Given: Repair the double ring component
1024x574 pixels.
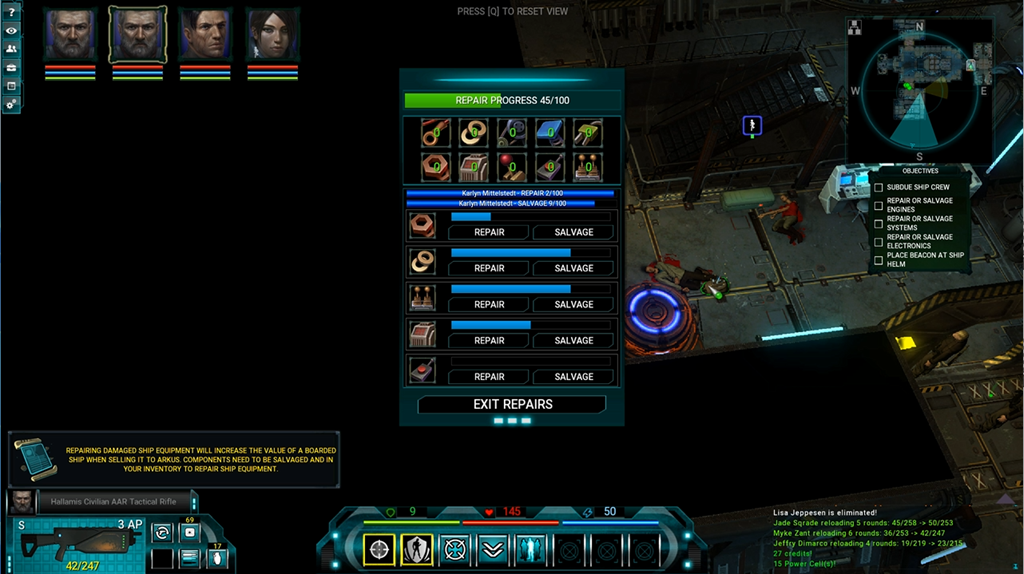Looking at the screenshot, I should pos(489,268).
